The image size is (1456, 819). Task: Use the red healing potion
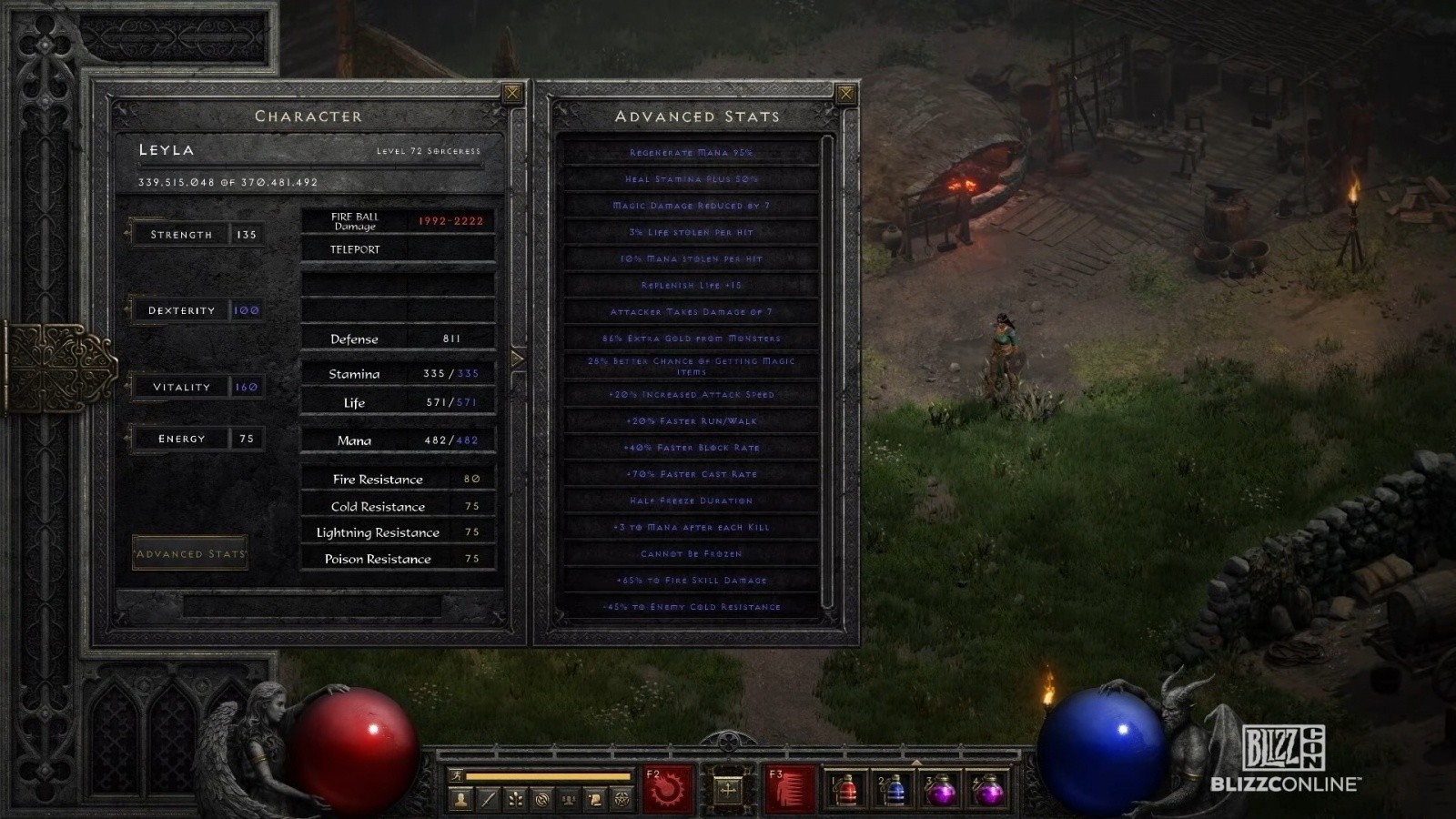pyautogui.click(x=845, y=789)
